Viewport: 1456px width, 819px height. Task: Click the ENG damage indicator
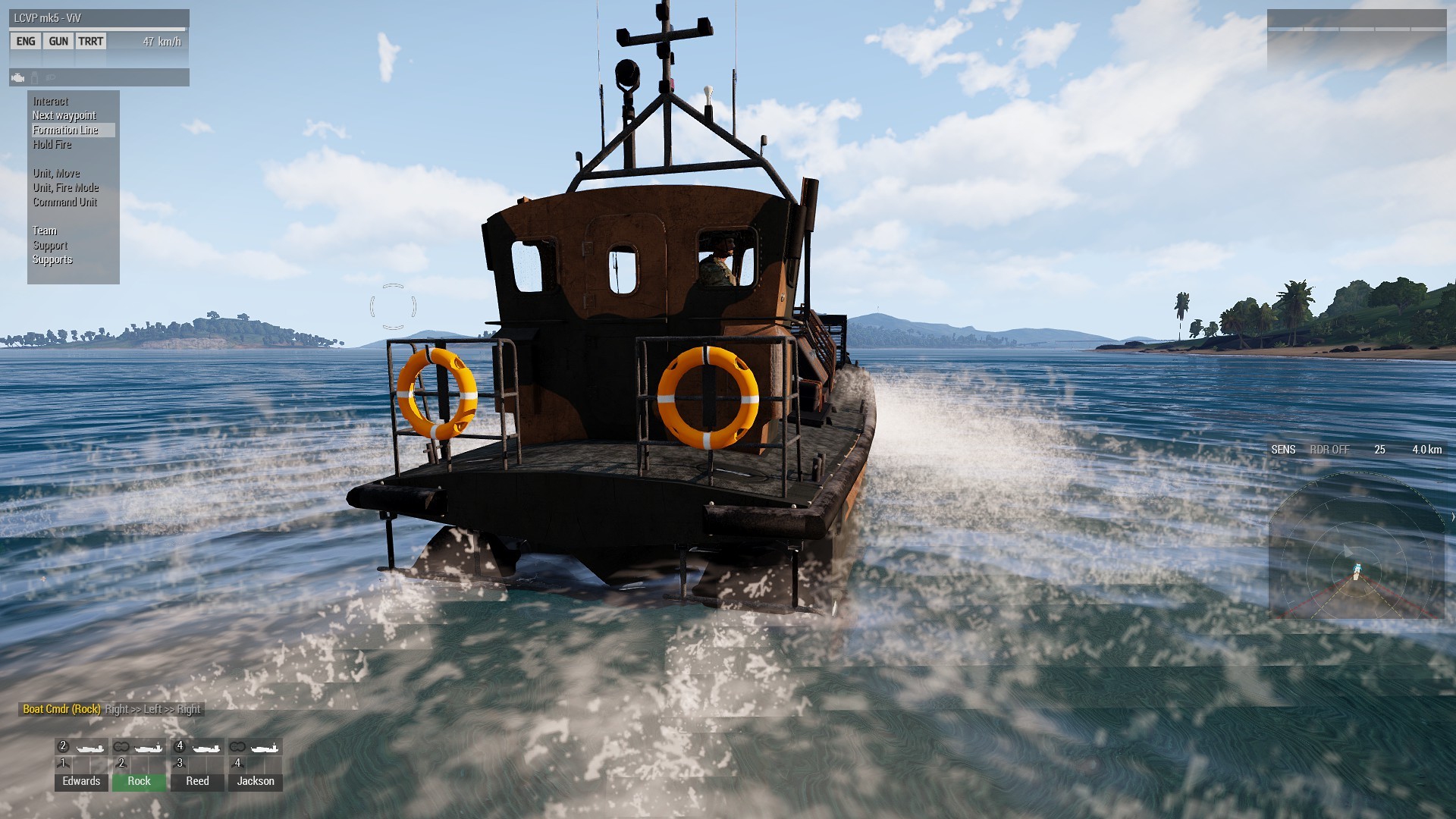pos(26,42)
